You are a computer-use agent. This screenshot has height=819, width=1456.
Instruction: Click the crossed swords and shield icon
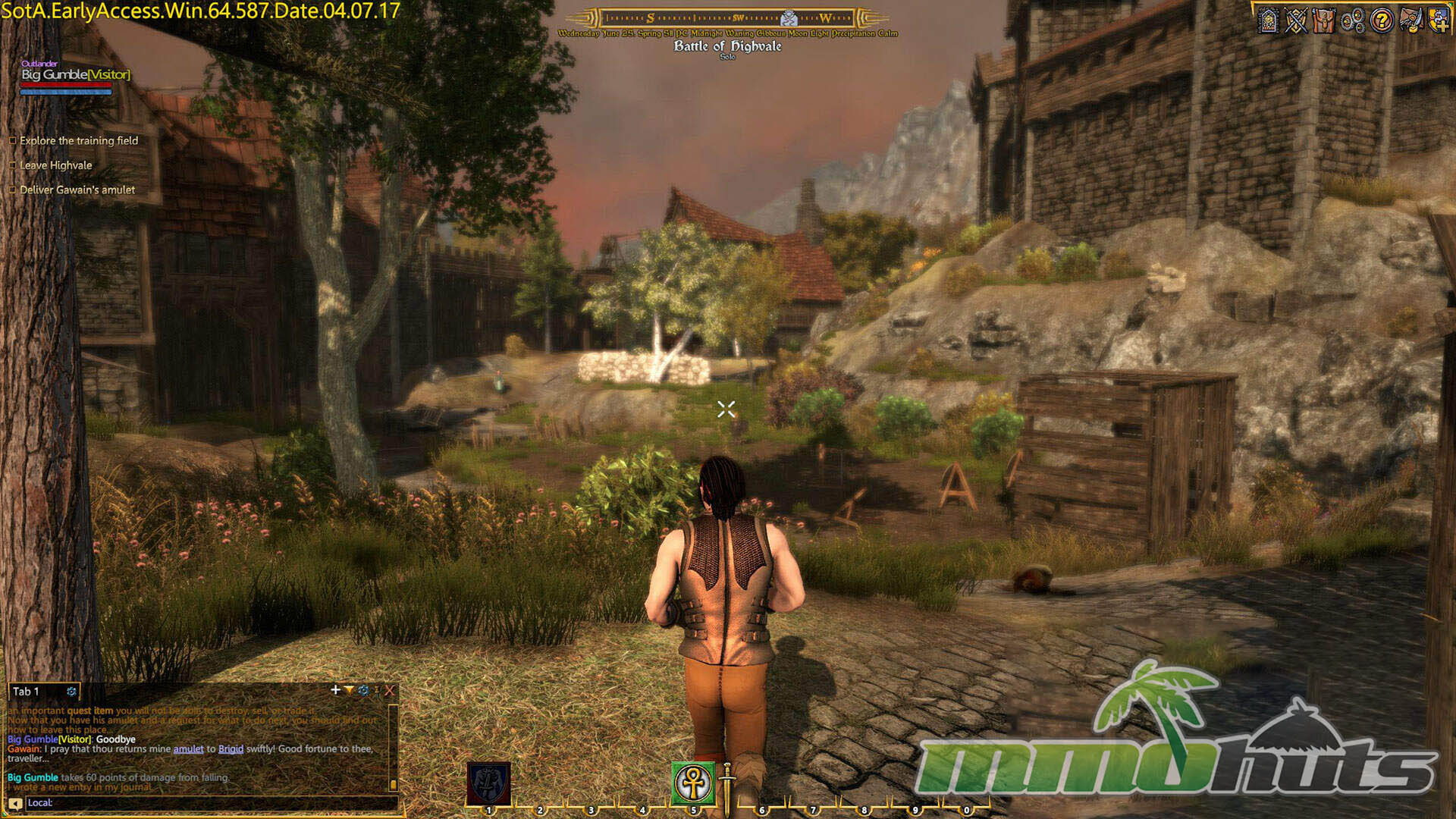click(x=1296, y=20)
